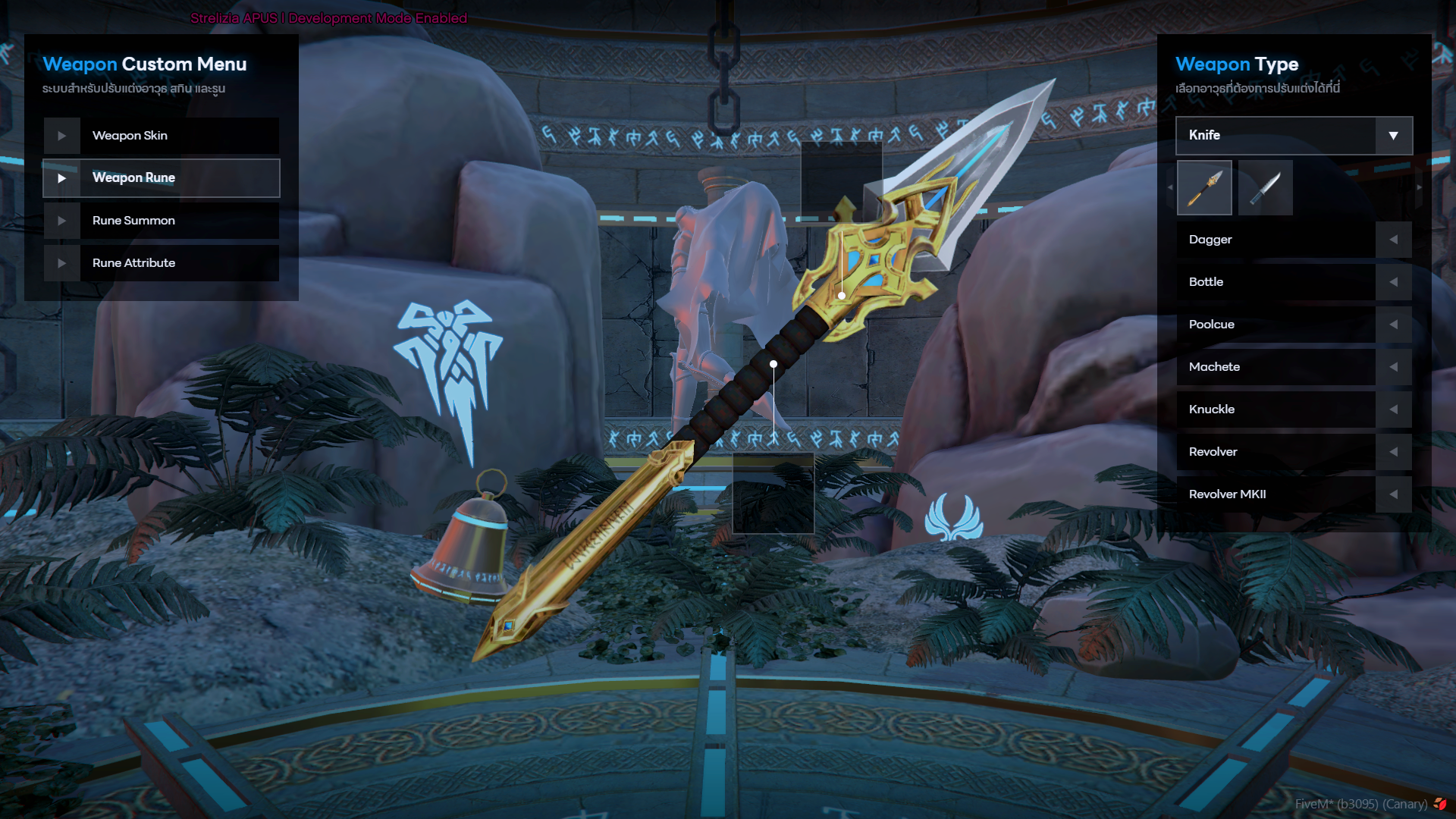1456x819 pixels.
Task: Expand the Revolver options with its arrow
Action: [1394, 451]
